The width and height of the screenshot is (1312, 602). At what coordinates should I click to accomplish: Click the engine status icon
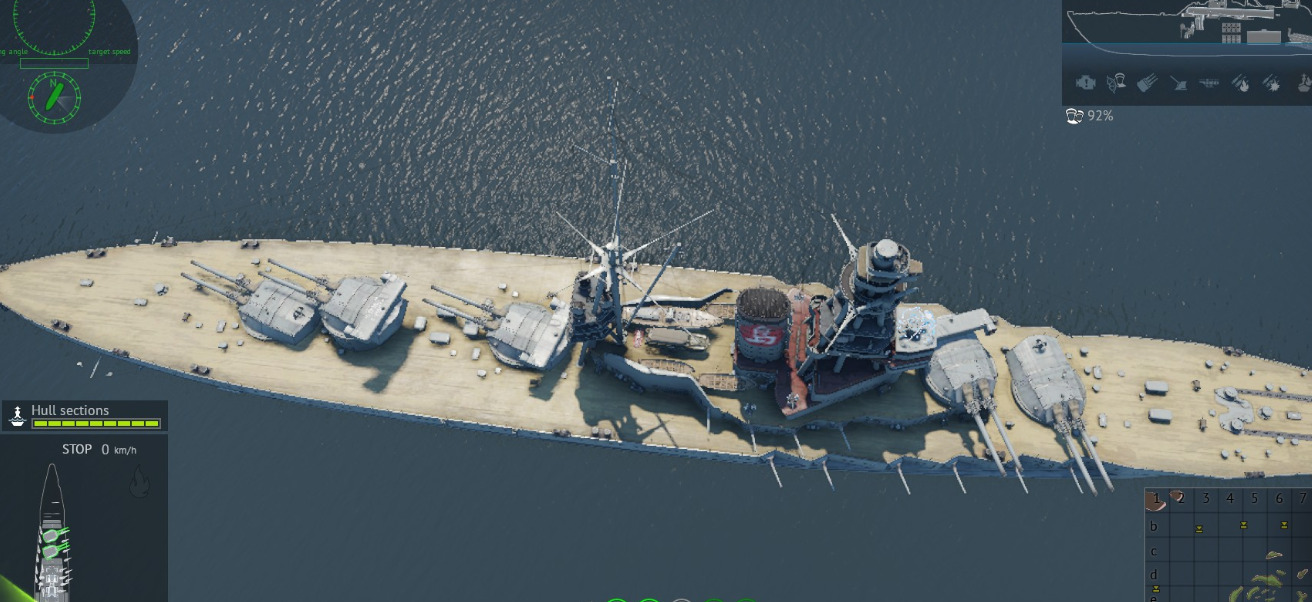[x=1085, y=83]
